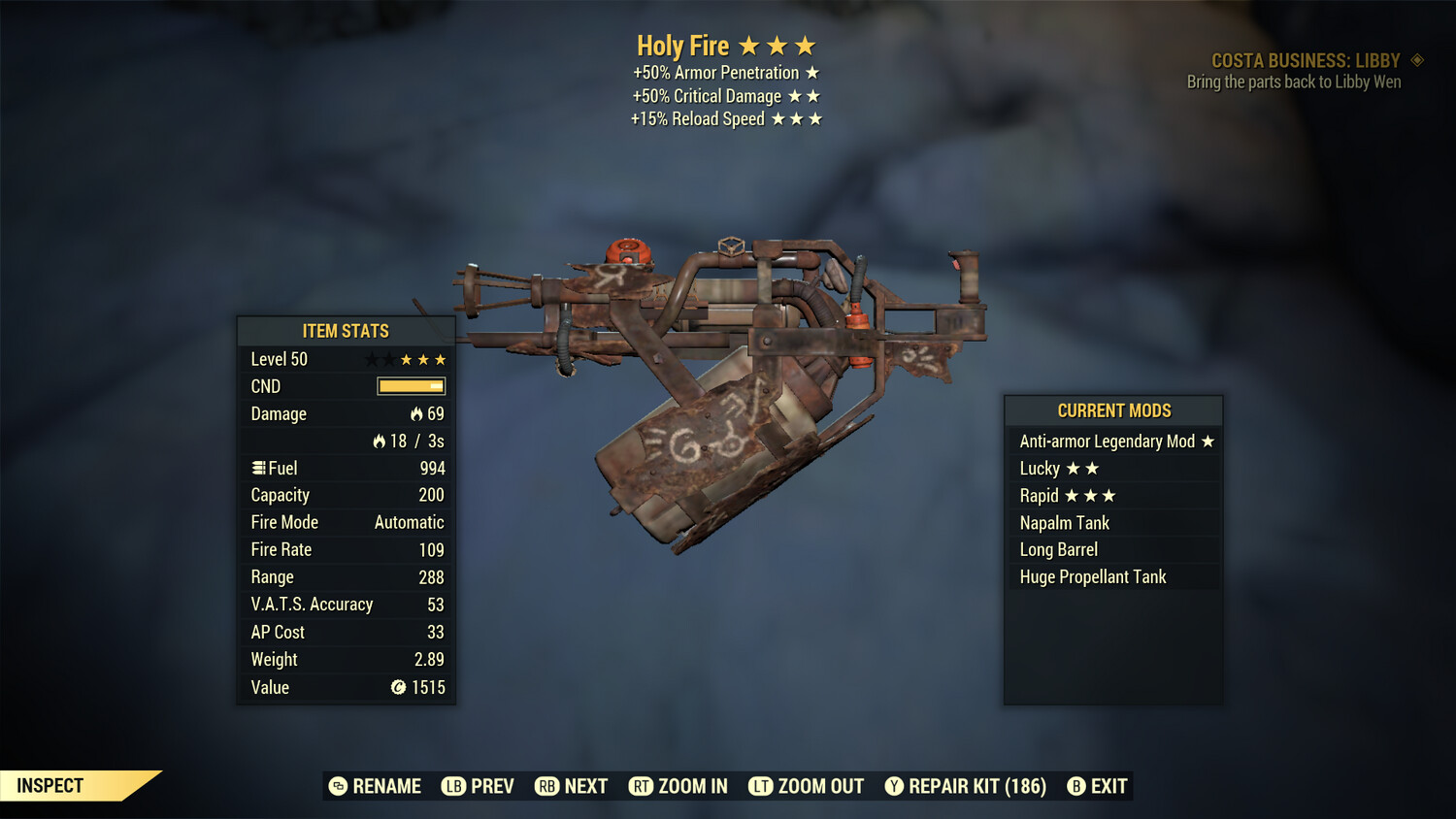Click the Fuel ammo icon in Item Stats
This screenshot has width=1456, height=819.
258,468
